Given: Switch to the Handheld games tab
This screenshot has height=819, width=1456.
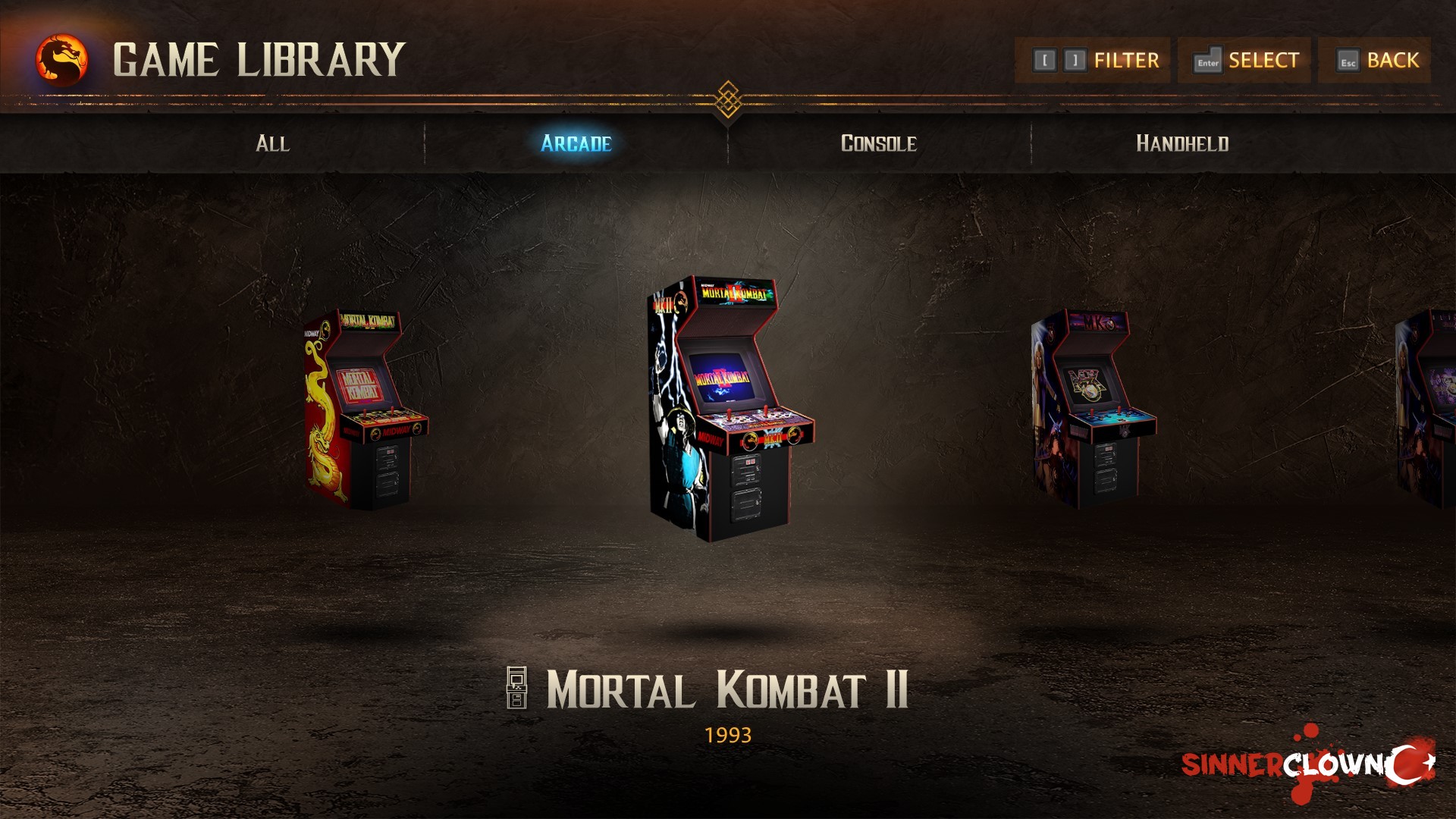Looking at the screenshot, I should 1183,144.
